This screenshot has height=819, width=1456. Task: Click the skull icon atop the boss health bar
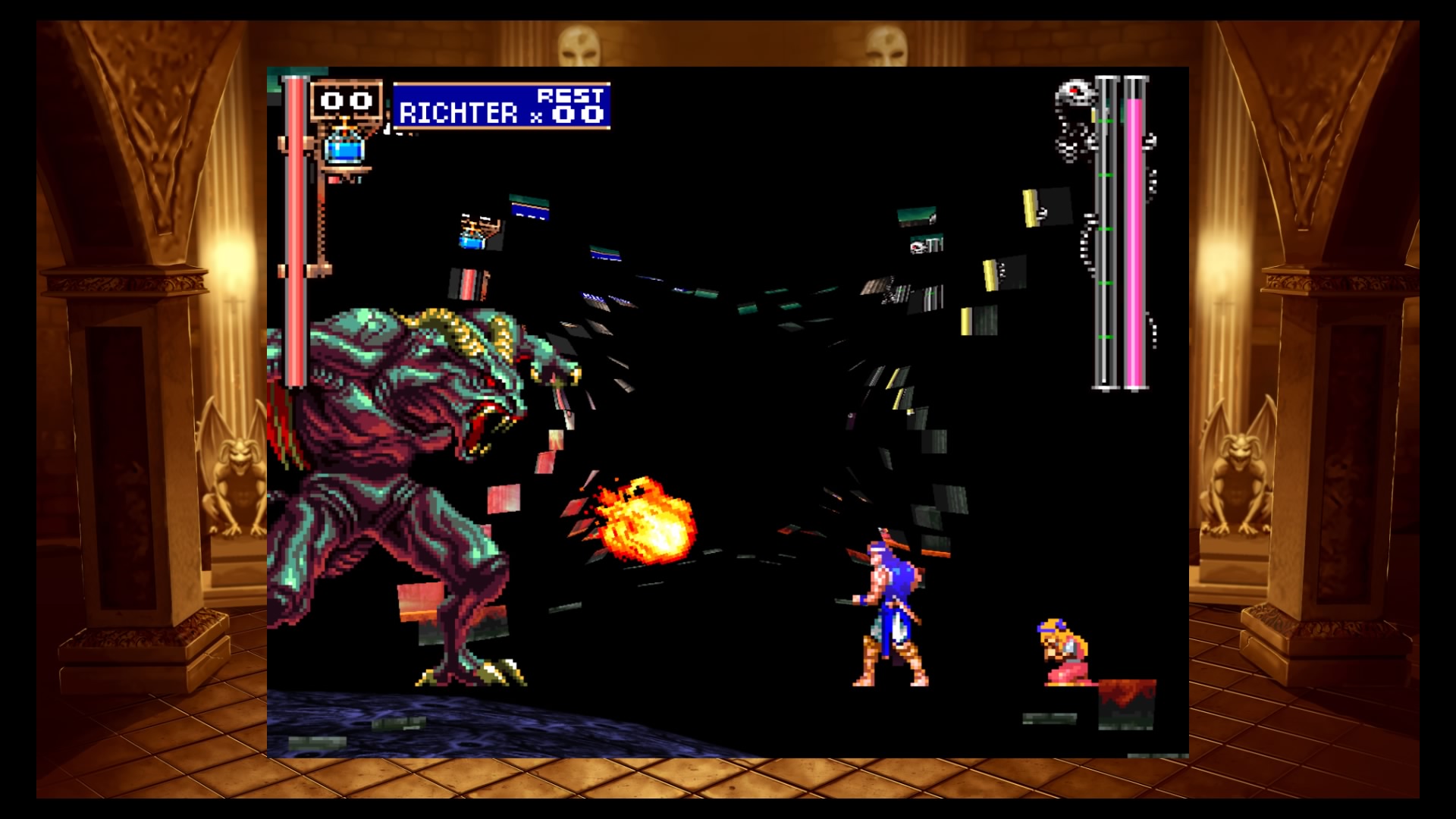click(1076, 89)
